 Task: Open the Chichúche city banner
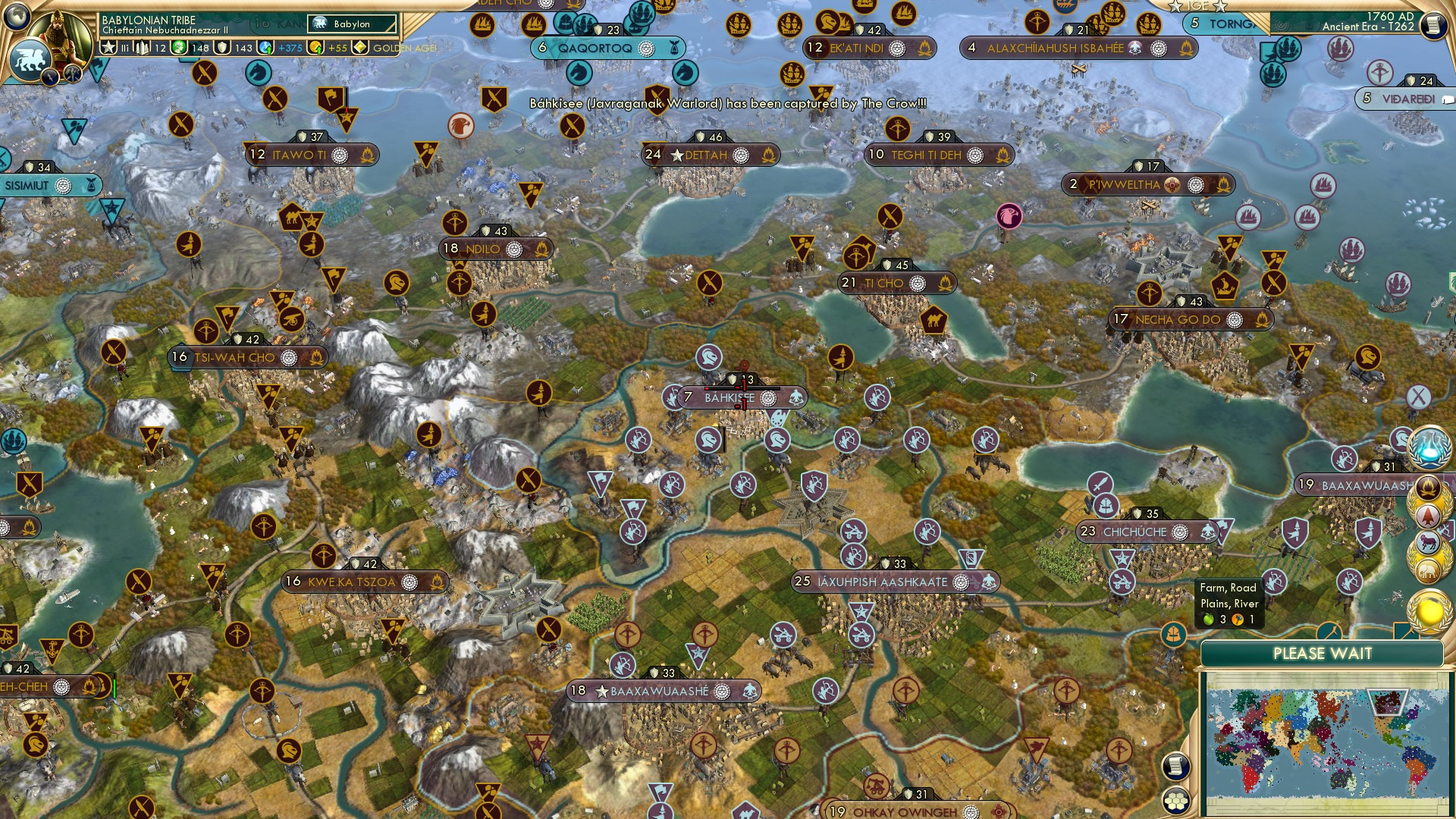[x=1134, y=532]
